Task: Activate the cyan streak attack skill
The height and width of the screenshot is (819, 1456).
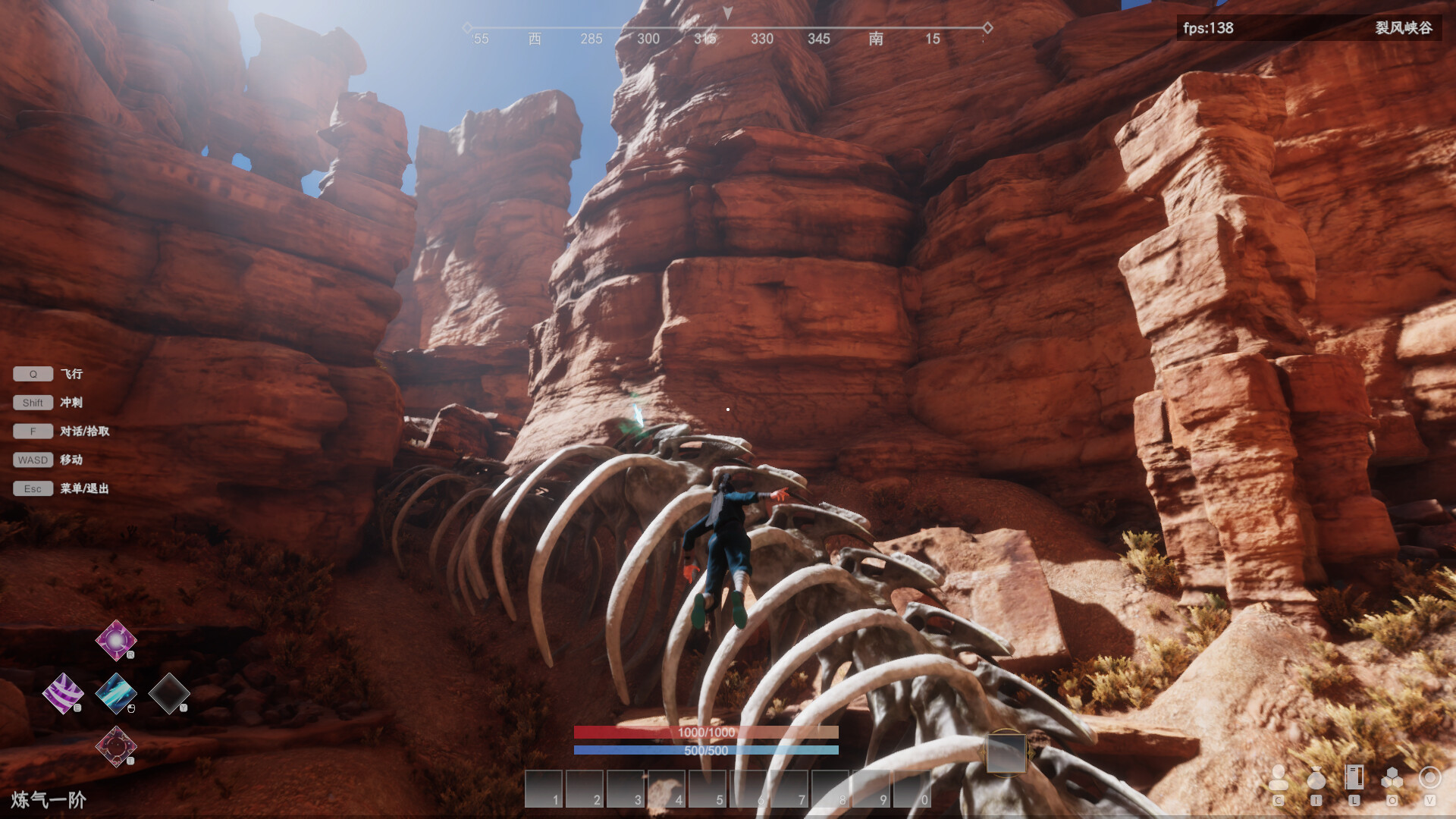Action: [x=116, y=693]
